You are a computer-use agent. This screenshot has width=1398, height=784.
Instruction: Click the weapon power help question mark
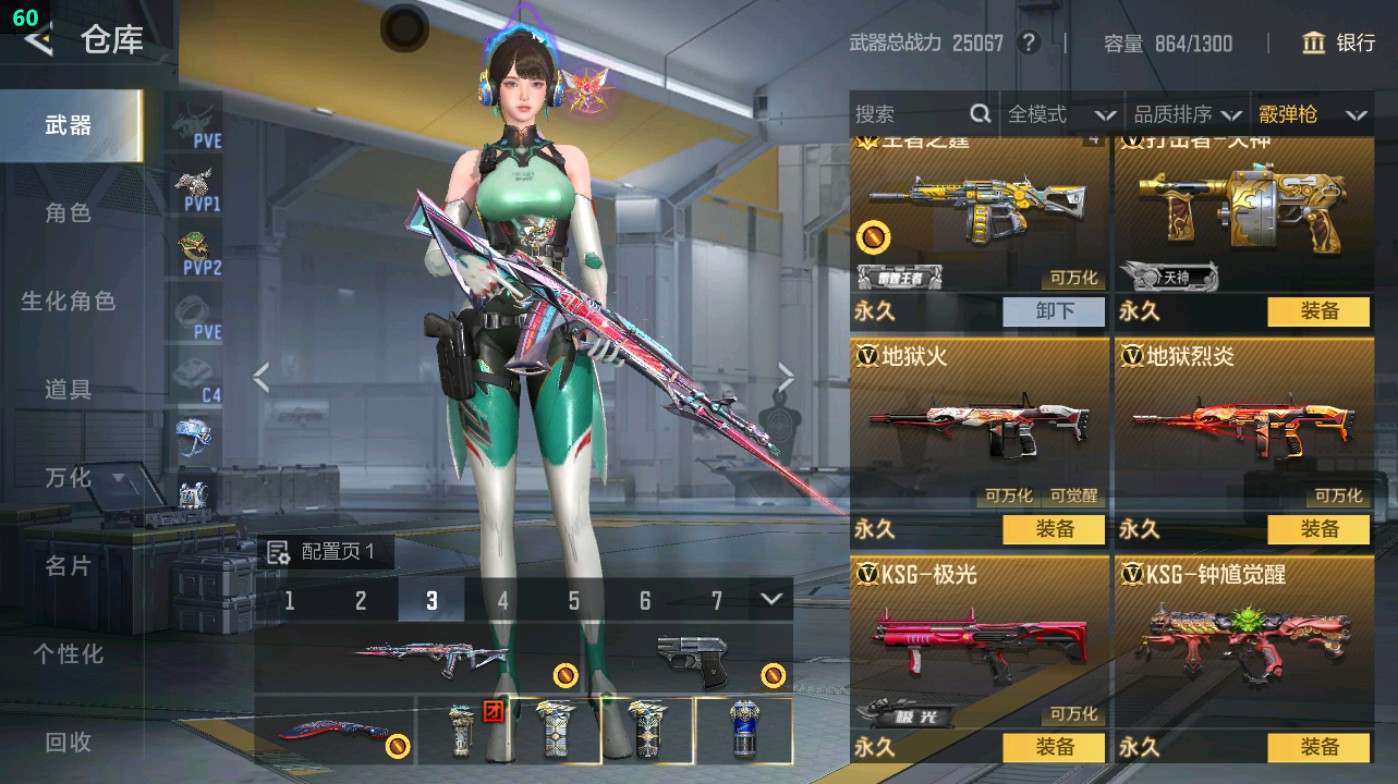(x=1027, y=43)
